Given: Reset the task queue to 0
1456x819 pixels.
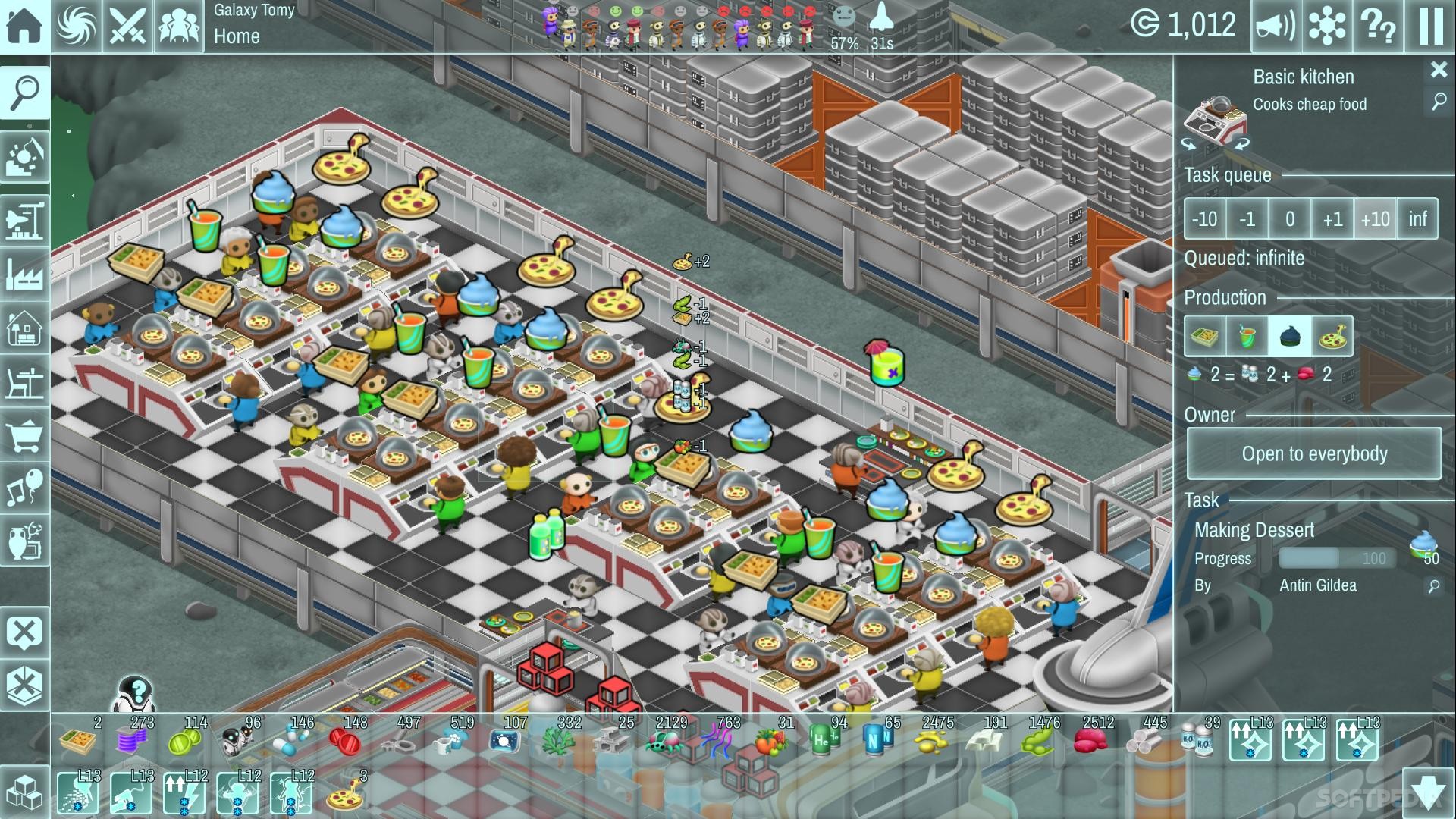Looking at the screenshot, I should point(1289,219).
